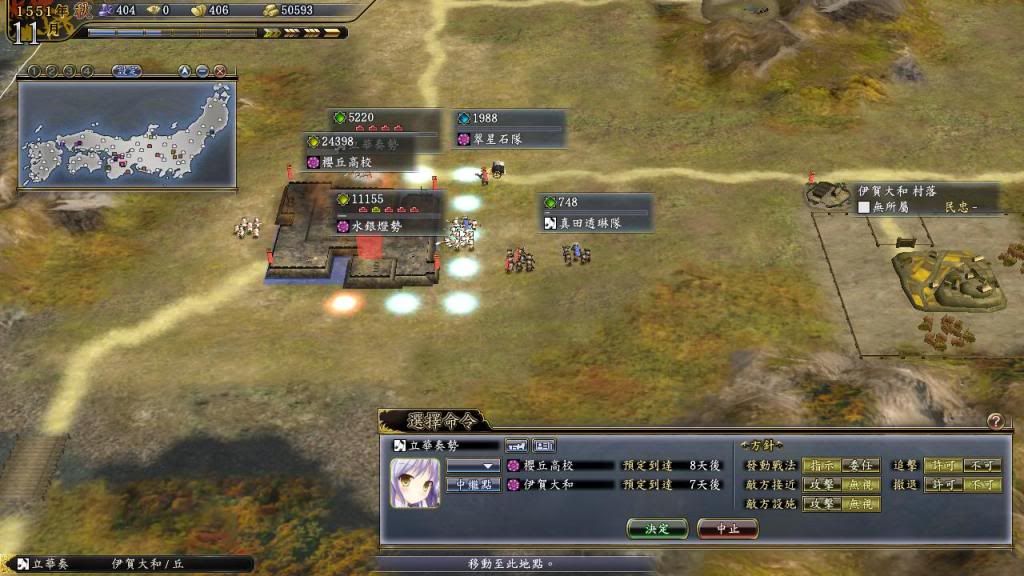Set 敵方設施 to 攻擊
Screen dimensions: 1024x576
821,504
